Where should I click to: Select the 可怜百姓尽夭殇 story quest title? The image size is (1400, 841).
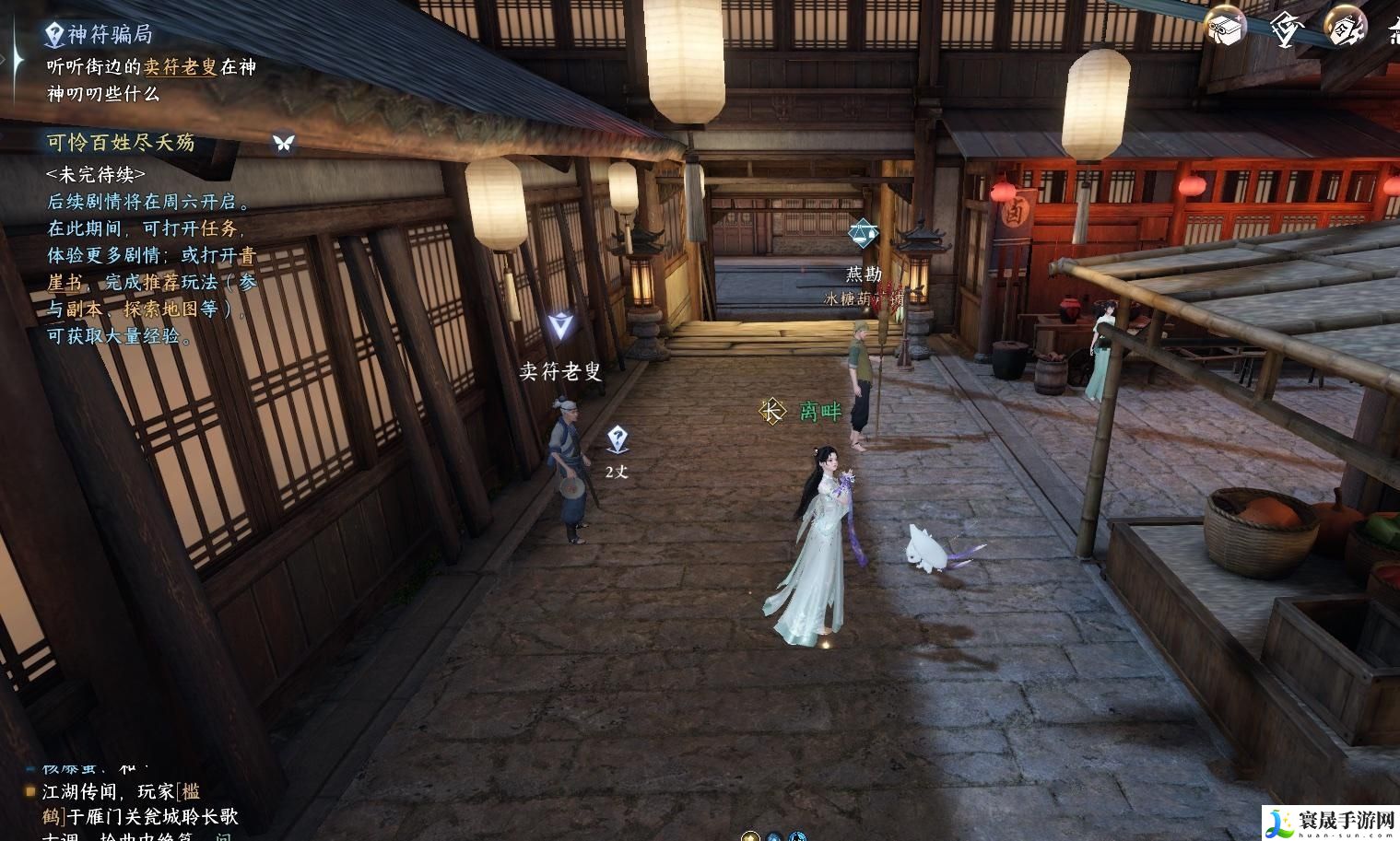coord(121,143)
